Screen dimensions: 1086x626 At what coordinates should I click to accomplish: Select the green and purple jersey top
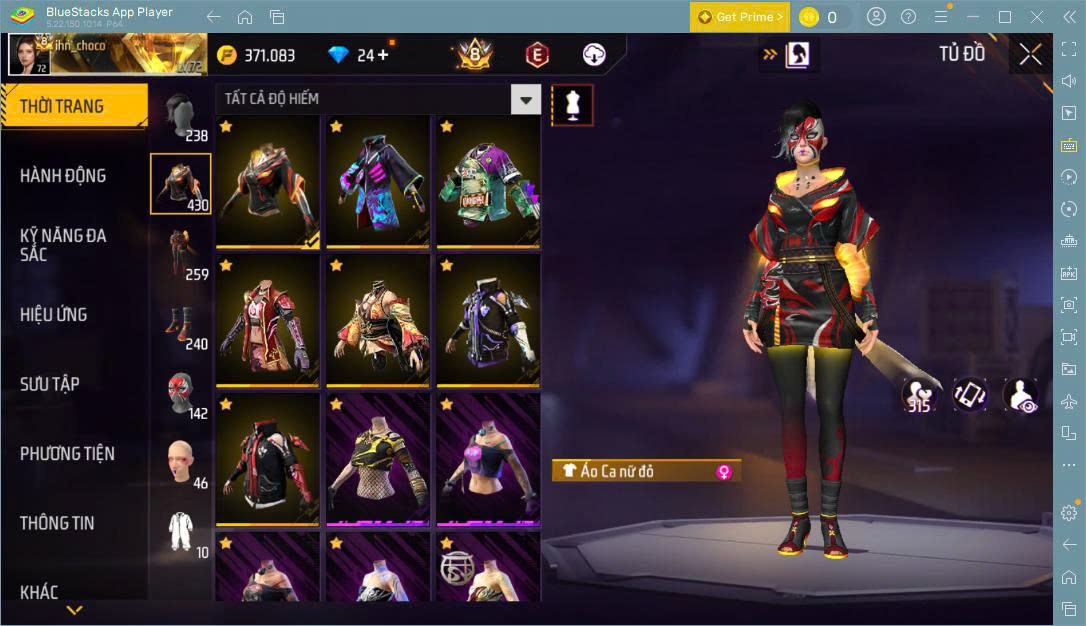tap(487, 182)
